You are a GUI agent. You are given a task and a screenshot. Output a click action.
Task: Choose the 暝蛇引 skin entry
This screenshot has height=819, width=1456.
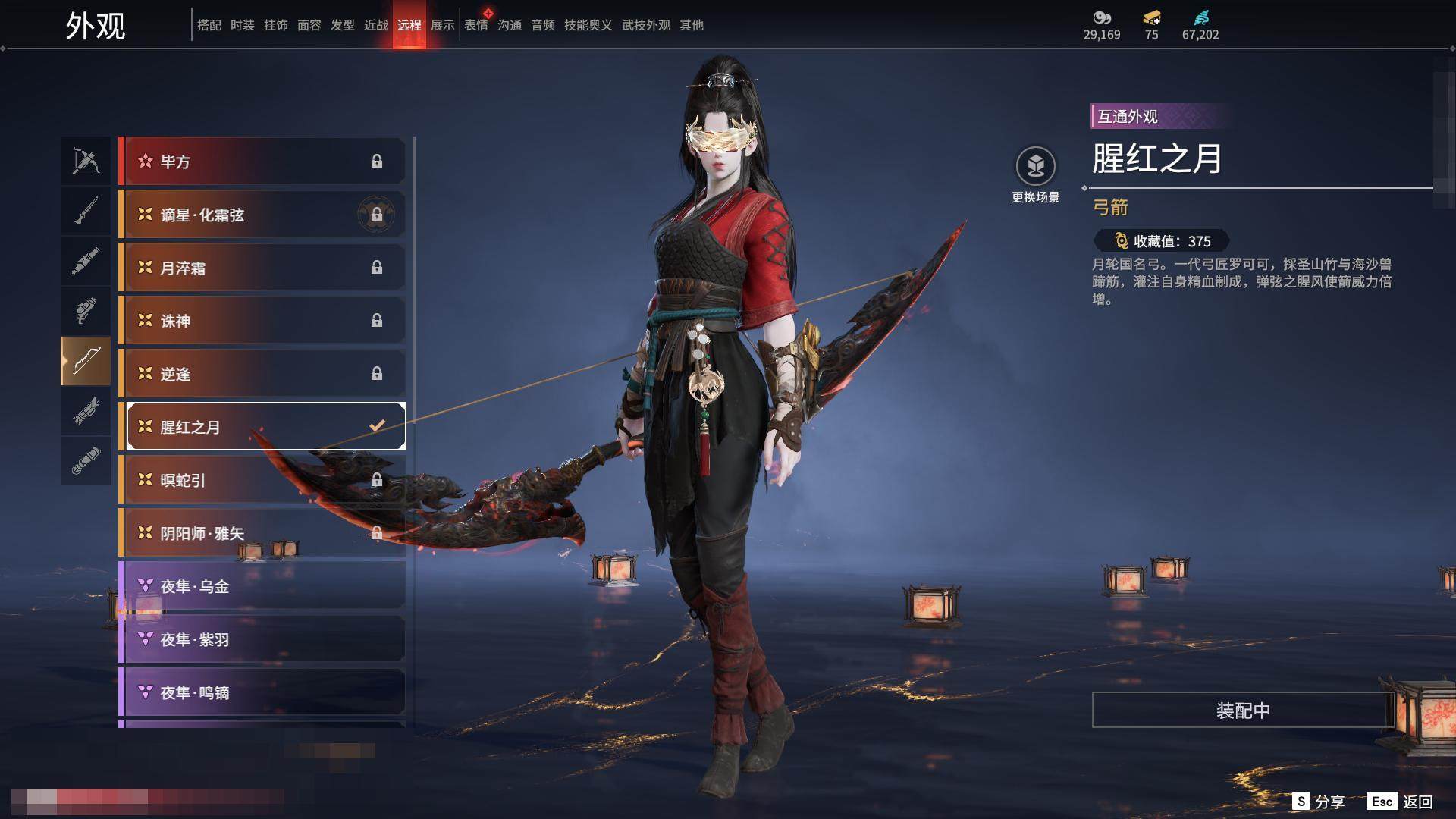262,480
